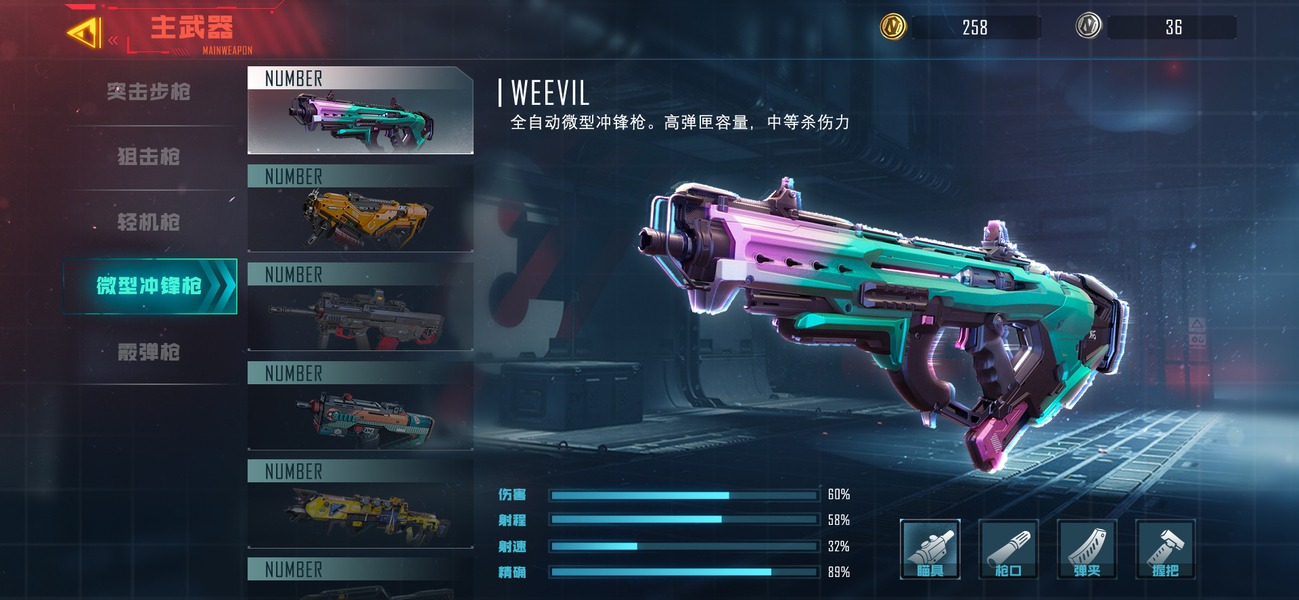Open the 轻机枪 light machine gun category

[x=149, y=222]
